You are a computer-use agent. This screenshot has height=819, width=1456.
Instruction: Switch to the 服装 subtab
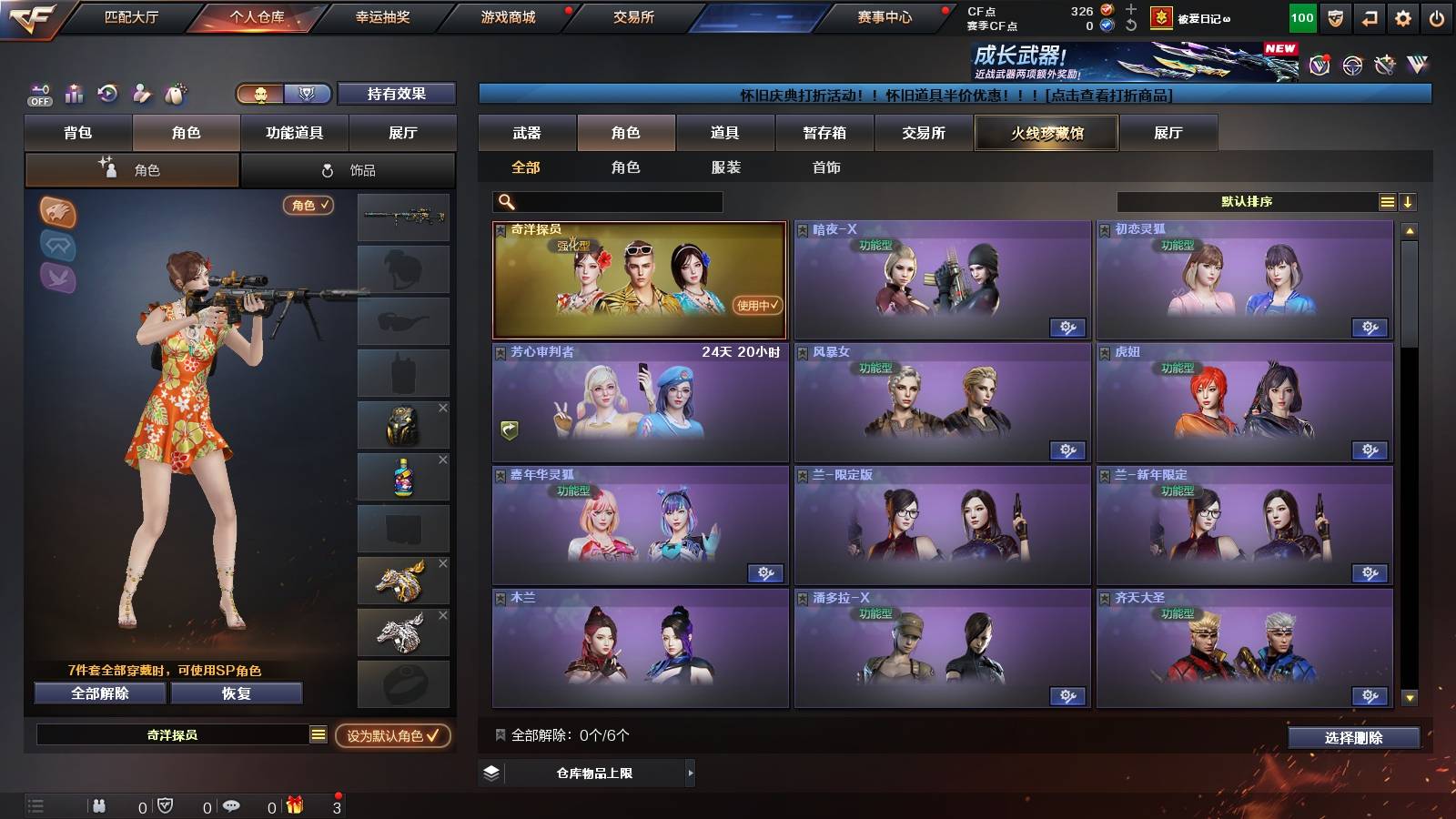tap(725, 167)
